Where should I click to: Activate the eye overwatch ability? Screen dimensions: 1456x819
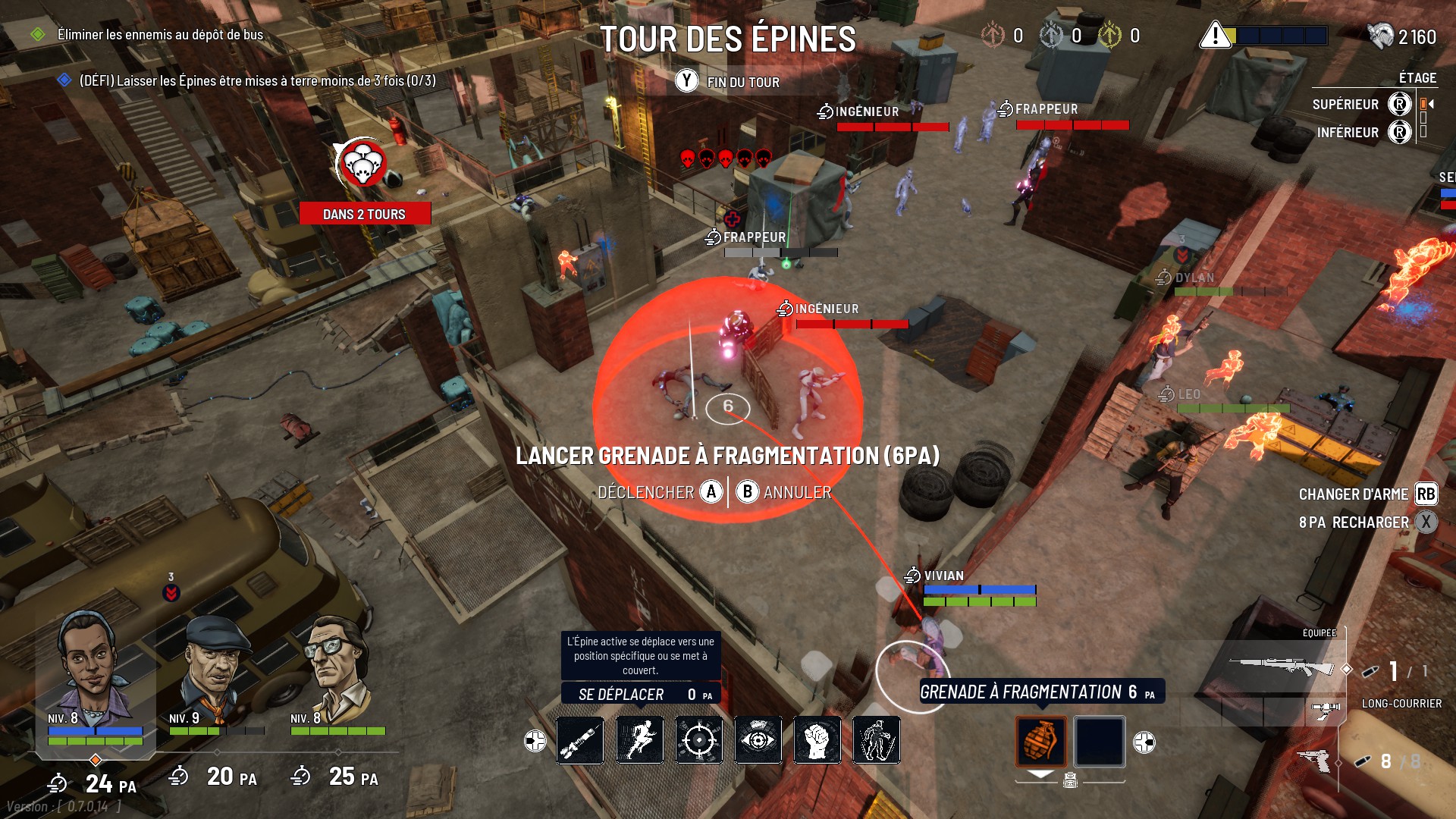point(758,740)
